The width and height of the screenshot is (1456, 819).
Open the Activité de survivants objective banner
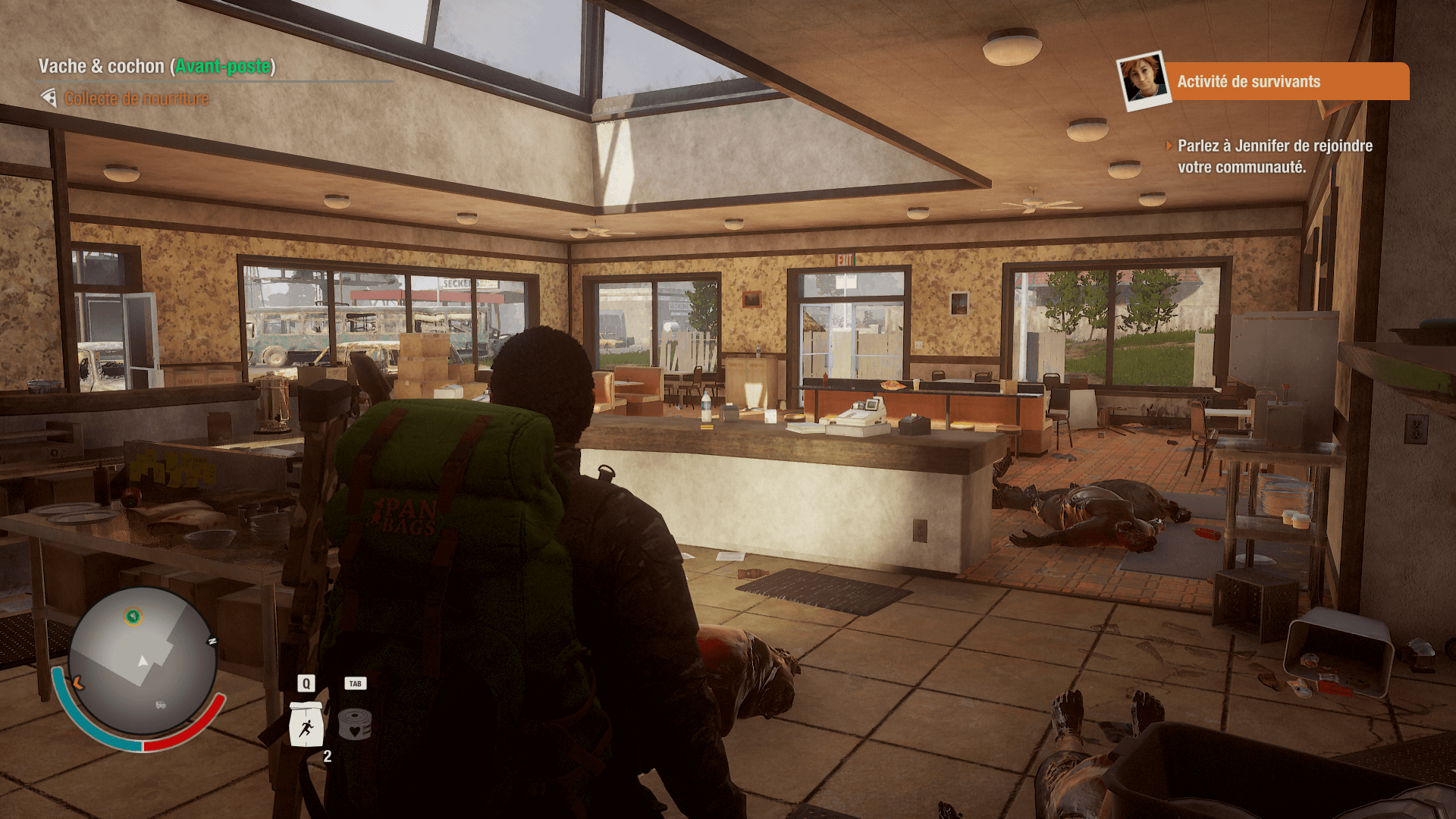tap(1285, 81)
